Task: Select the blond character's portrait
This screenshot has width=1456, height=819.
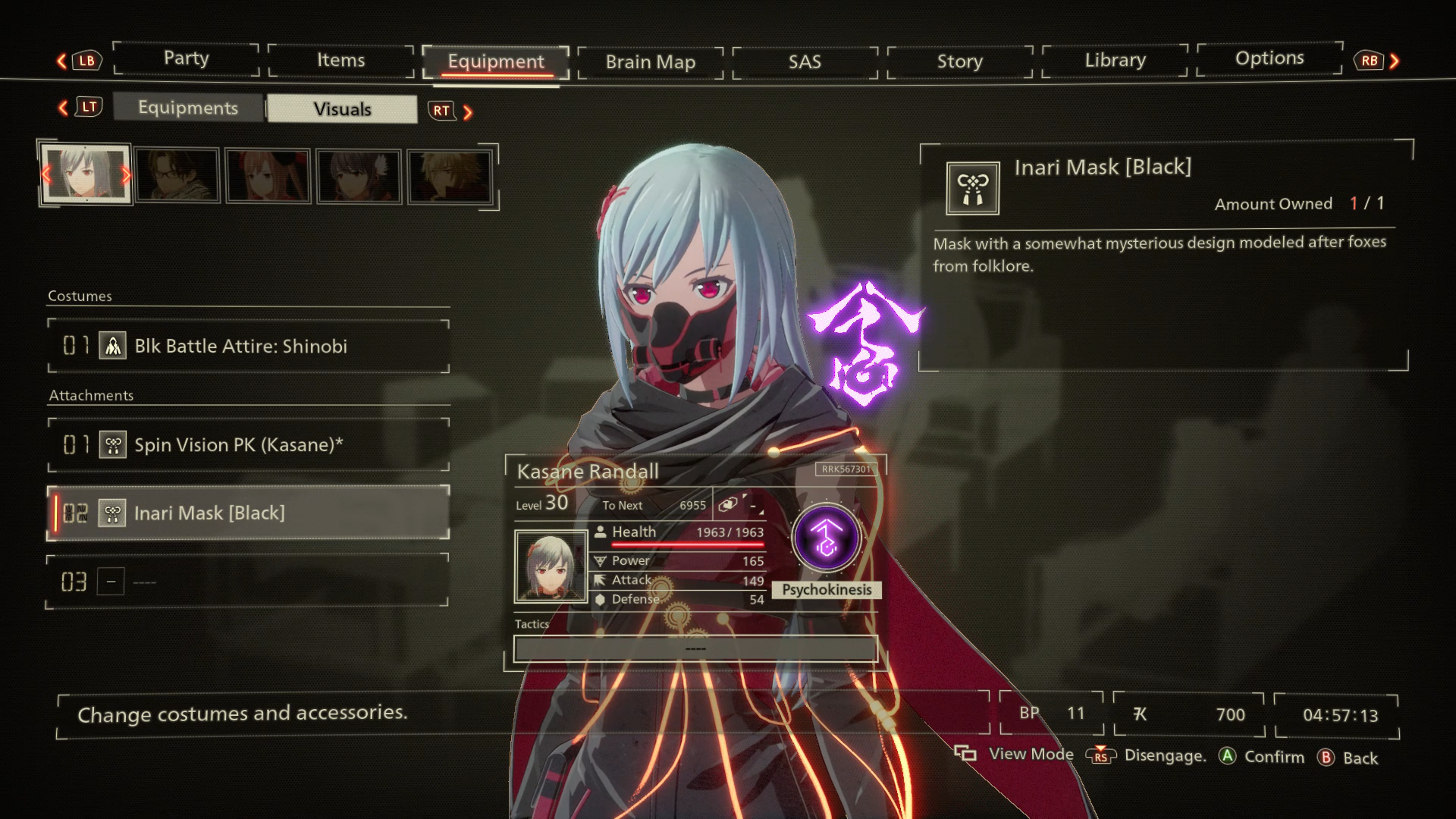Action: 450,176
